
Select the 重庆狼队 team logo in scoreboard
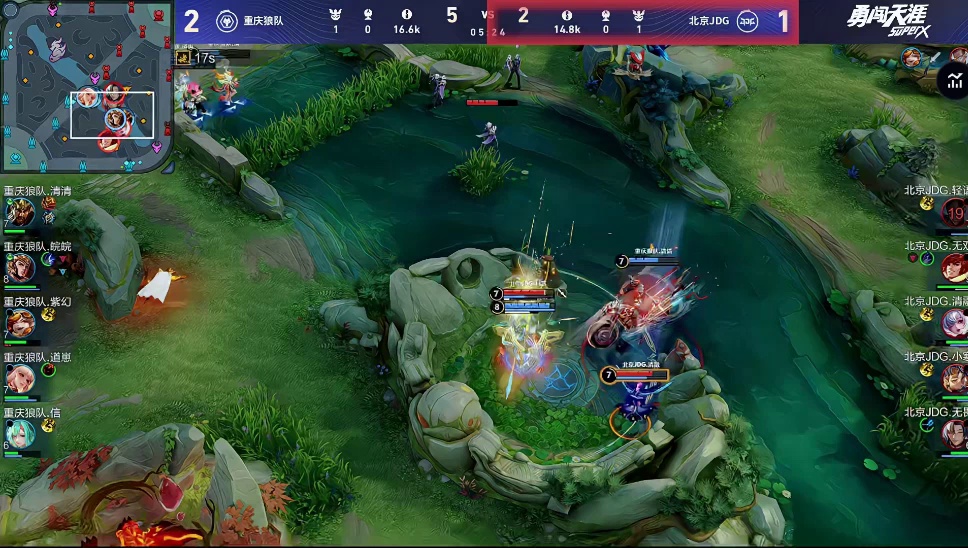click(x=227, y=21)
